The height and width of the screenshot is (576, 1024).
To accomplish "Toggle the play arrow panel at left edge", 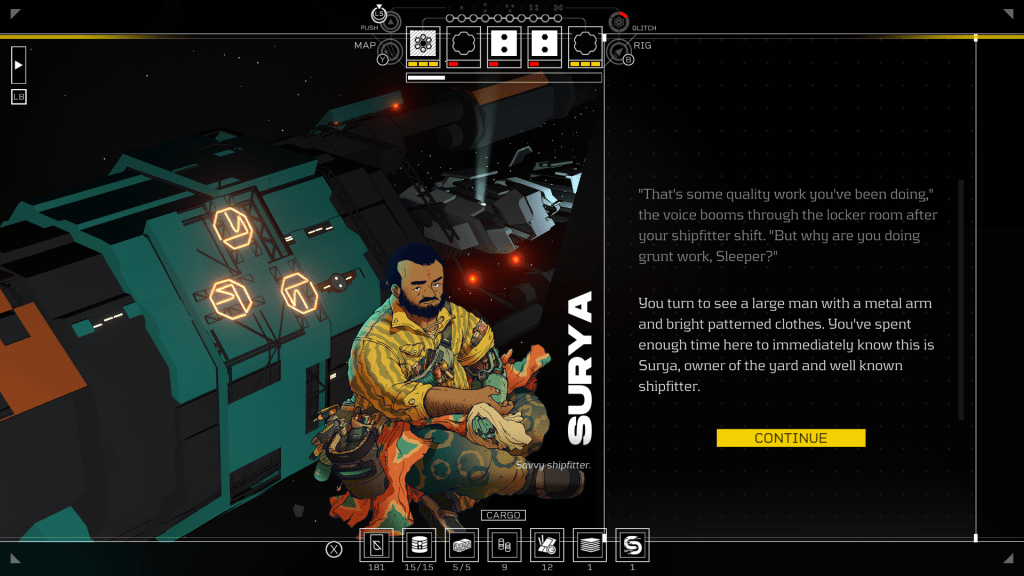I will pos(19,64).
